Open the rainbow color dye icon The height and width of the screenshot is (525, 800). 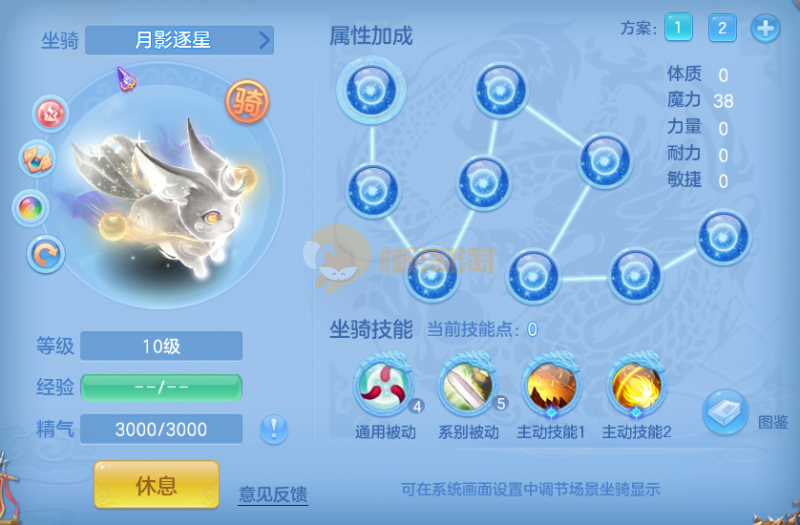coord(30,208)
